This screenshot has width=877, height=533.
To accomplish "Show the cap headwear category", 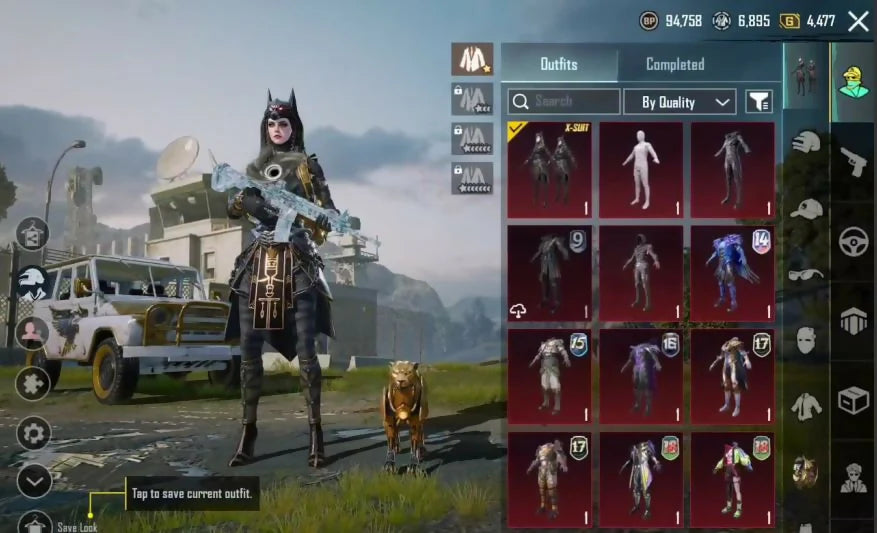I will coord(806,208).
